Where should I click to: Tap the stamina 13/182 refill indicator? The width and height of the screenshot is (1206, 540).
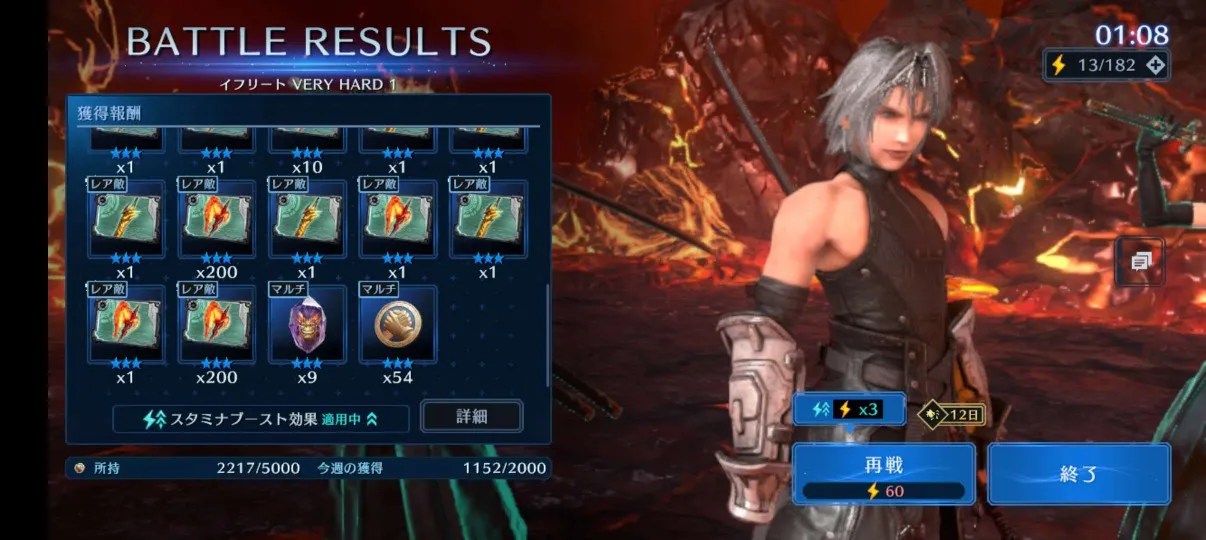pyautogui.click(x=1106, y=65)
